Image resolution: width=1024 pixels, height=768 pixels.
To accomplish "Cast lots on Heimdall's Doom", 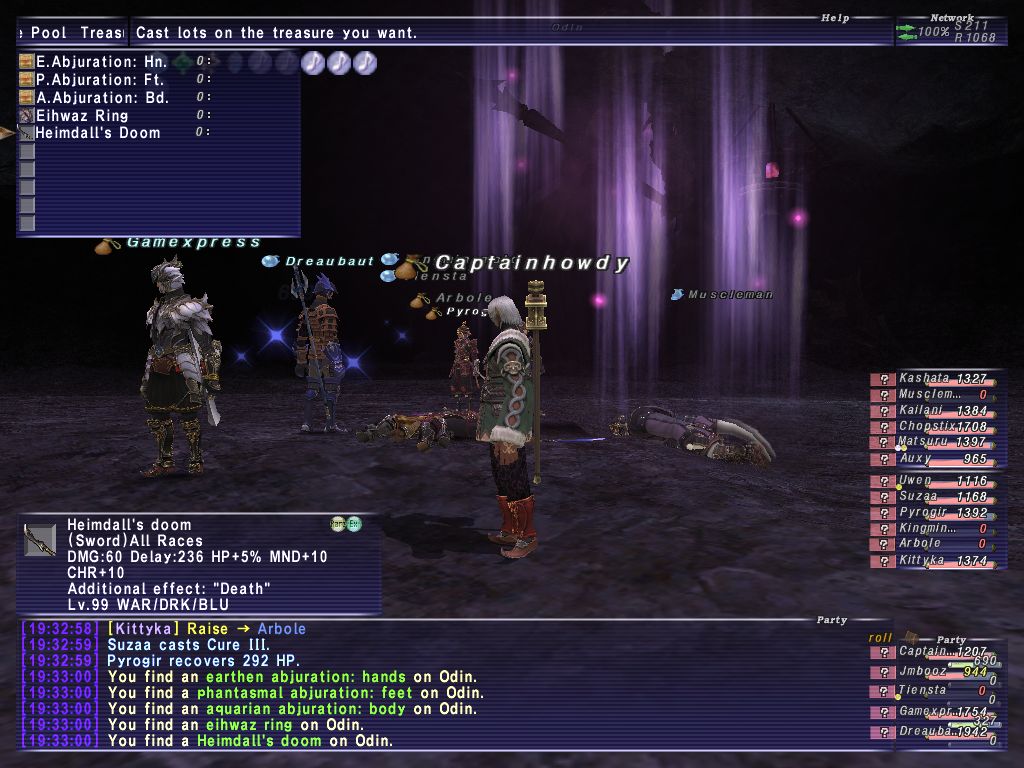I will (x=97, y=133).
